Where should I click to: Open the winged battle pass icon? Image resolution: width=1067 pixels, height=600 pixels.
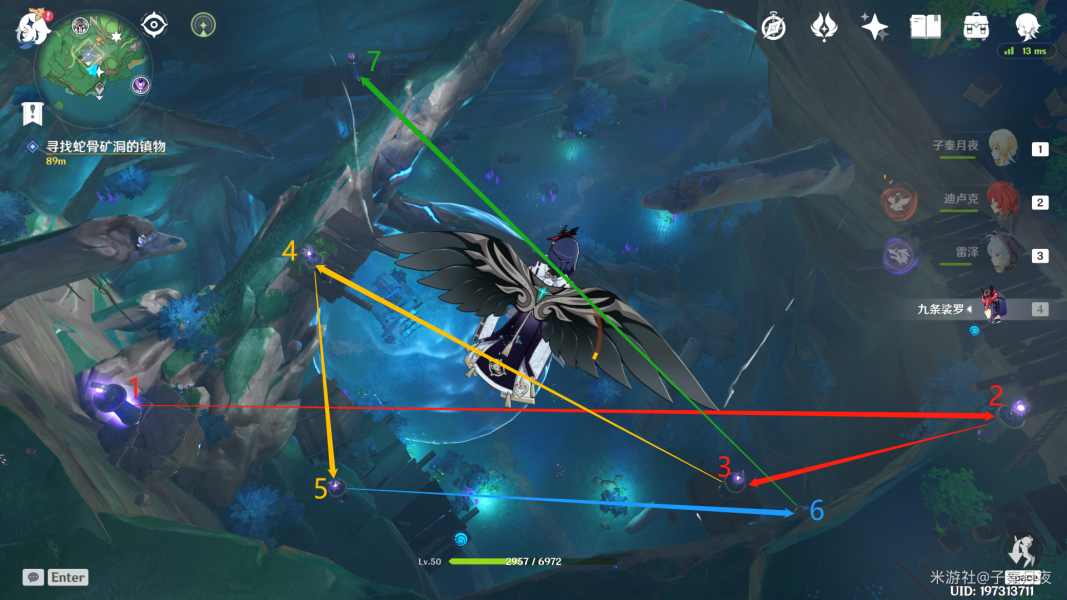[824, 27]
